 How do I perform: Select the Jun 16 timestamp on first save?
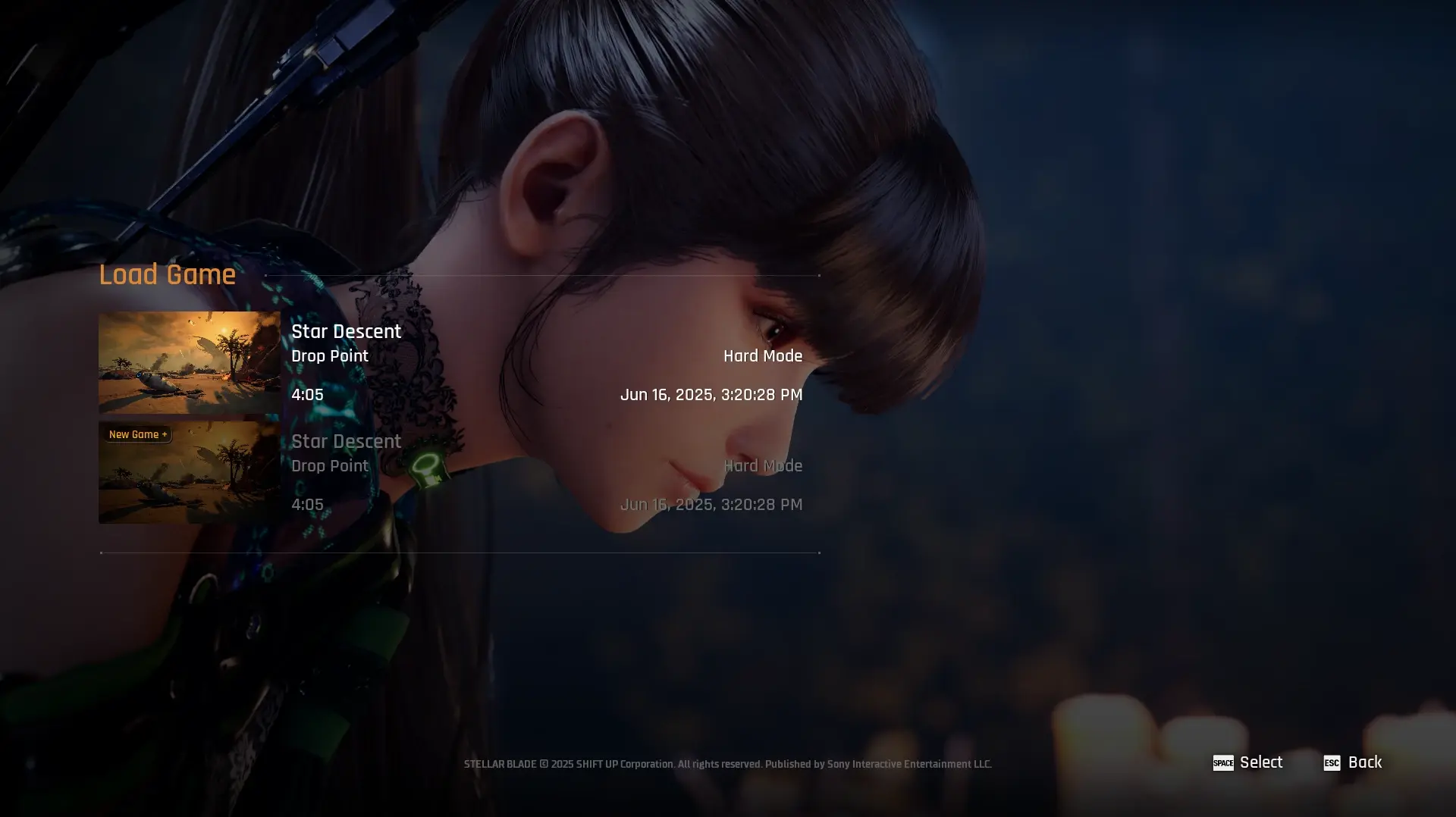[711, 394]
